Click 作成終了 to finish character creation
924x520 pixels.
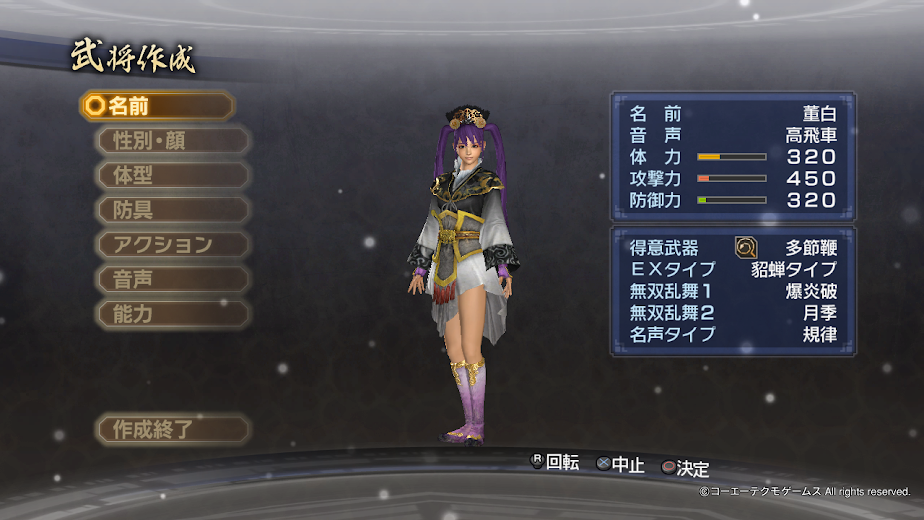[x=171, y=430]
